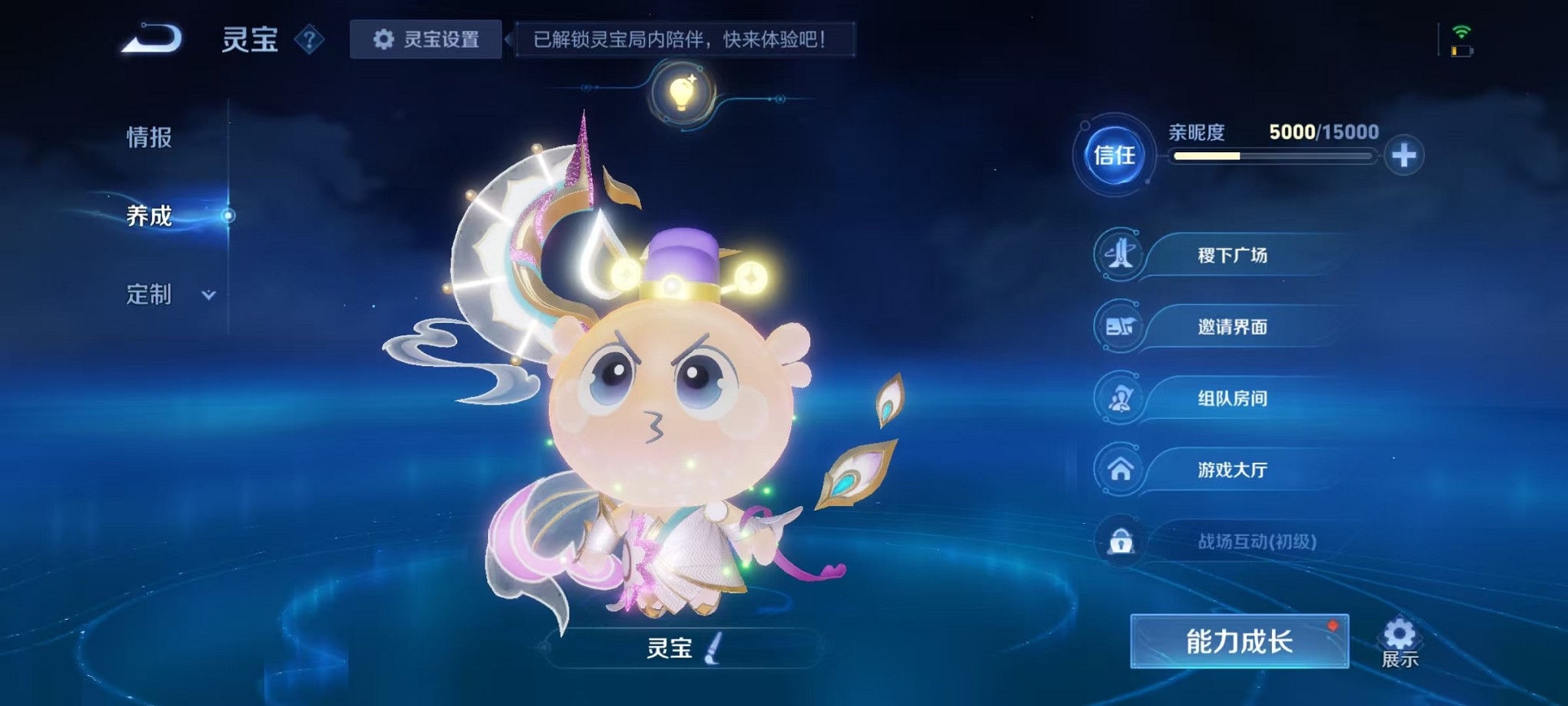
Task: Tap the lock icon on 战场互动(初级)
Action: [x=1122, y=541]
